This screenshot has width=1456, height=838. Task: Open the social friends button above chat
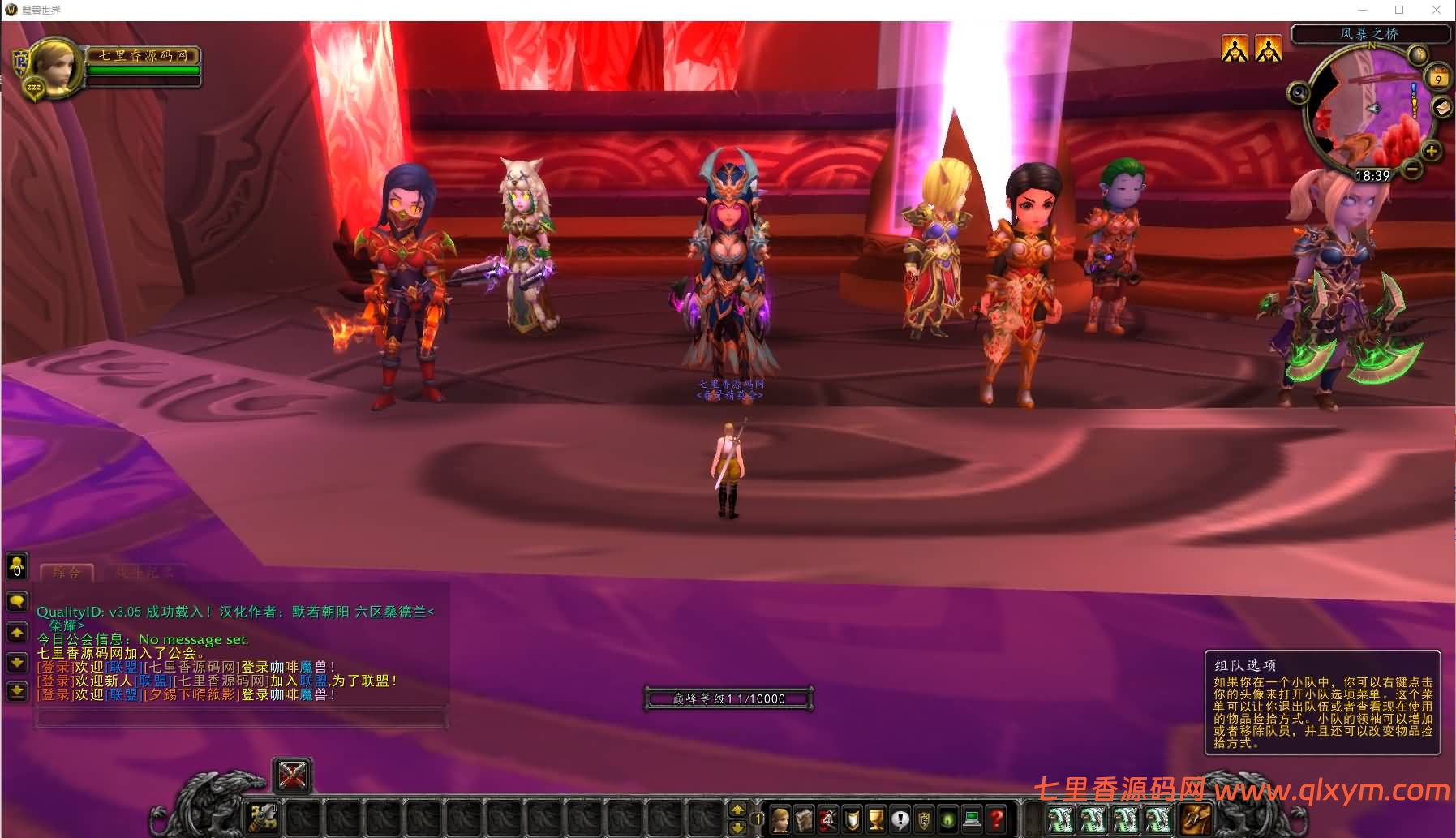coord(17,566)
